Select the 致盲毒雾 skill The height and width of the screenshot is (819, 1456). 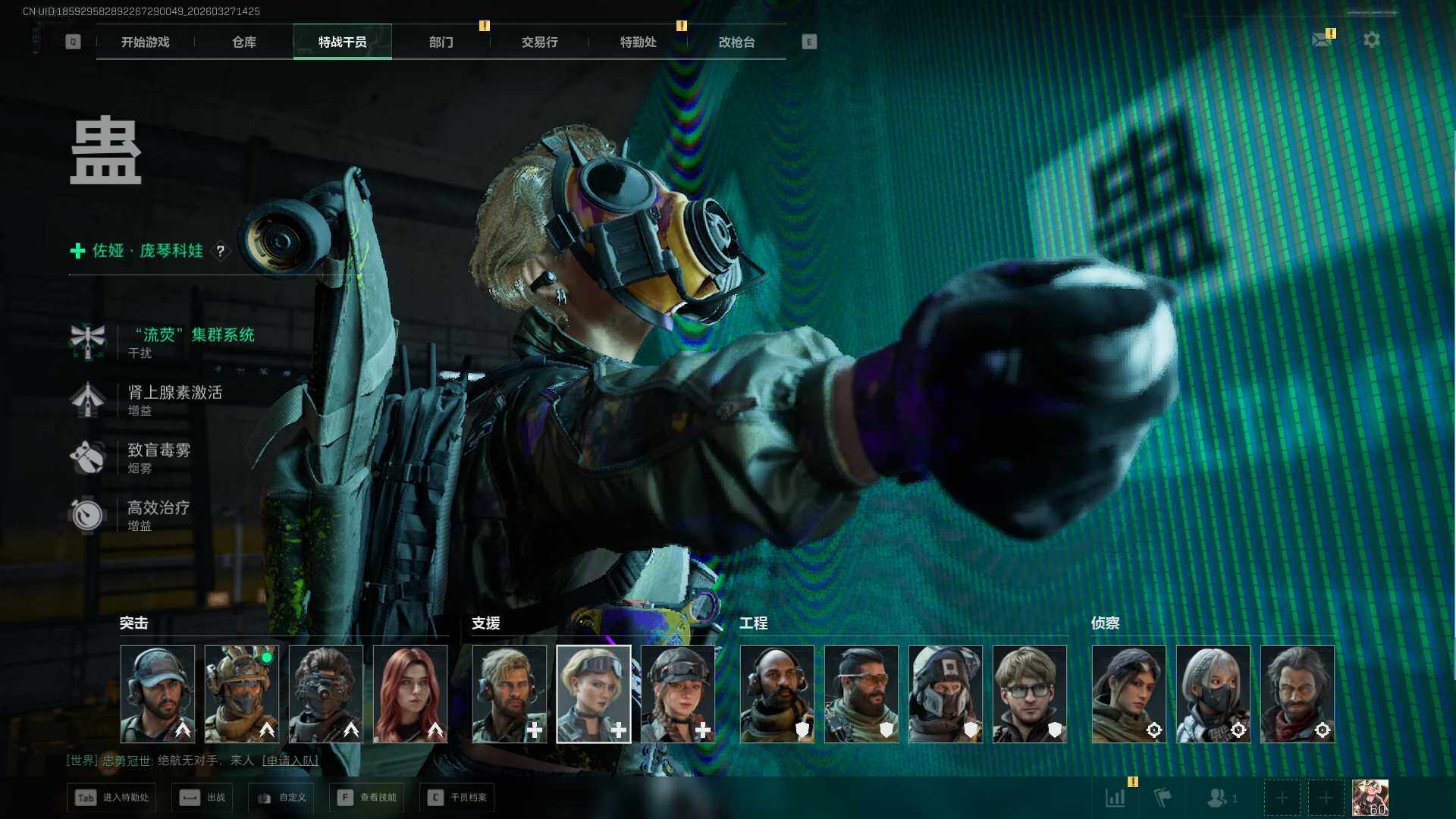[x=158, y=450]
